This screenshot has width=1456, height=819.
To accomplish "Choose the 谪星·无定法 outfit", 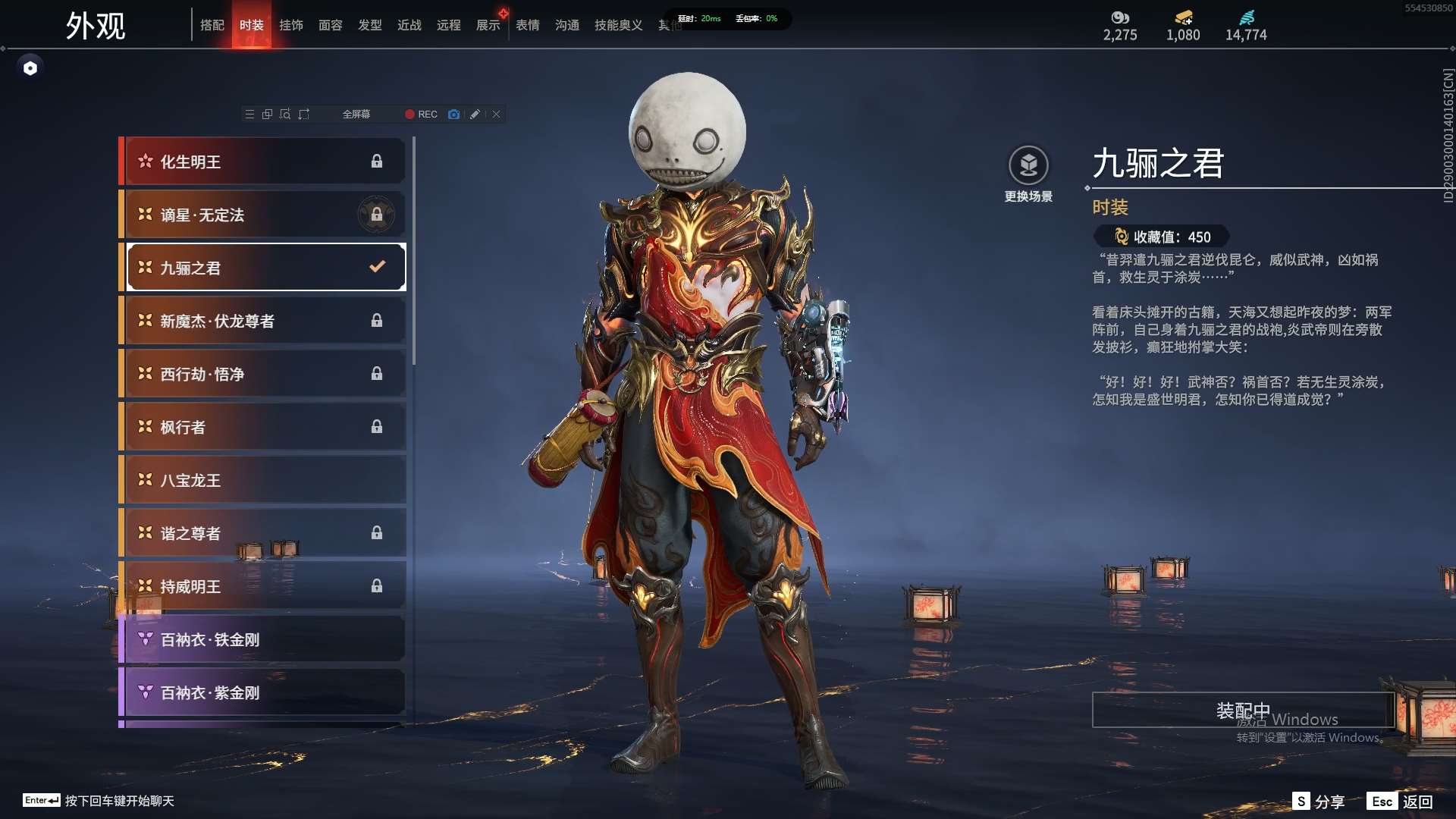I will coord(263,215).
